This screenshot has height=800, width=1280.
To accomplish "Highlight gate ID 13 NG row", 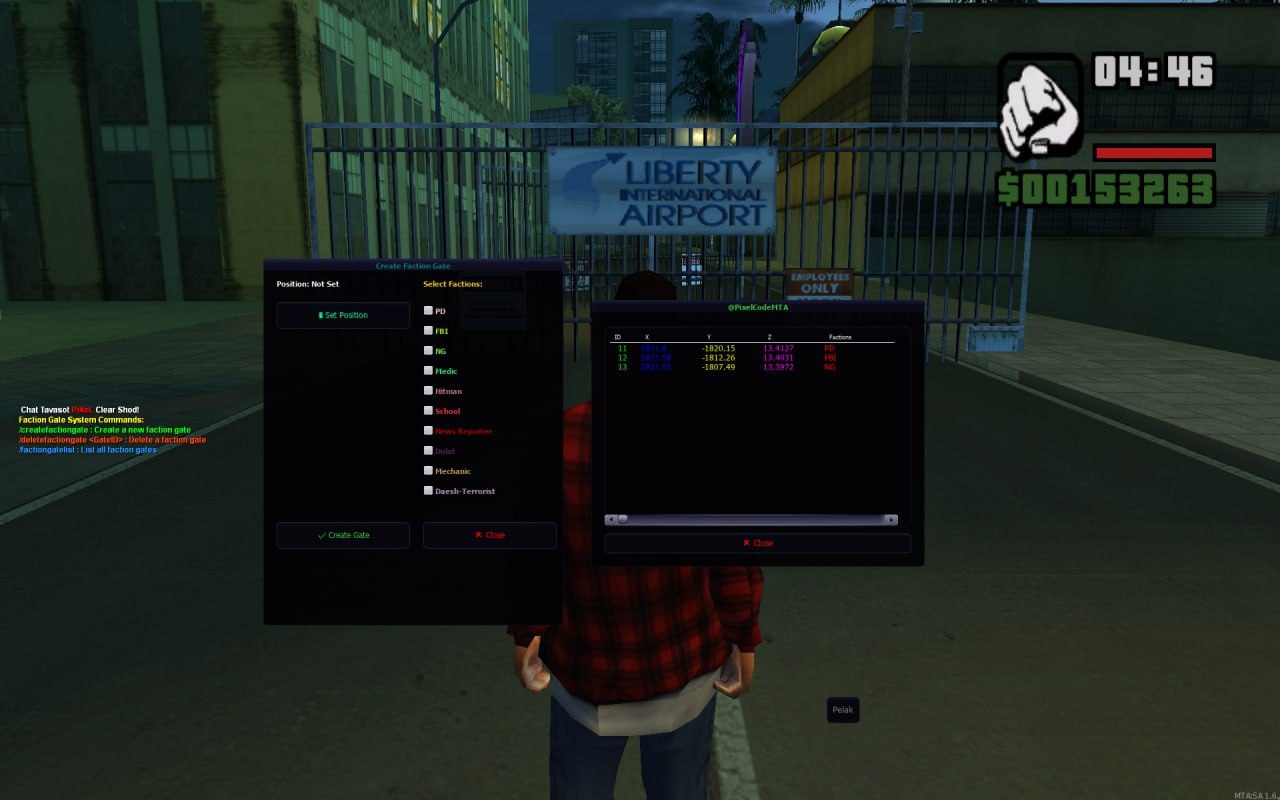I will (x=720, y=367).
